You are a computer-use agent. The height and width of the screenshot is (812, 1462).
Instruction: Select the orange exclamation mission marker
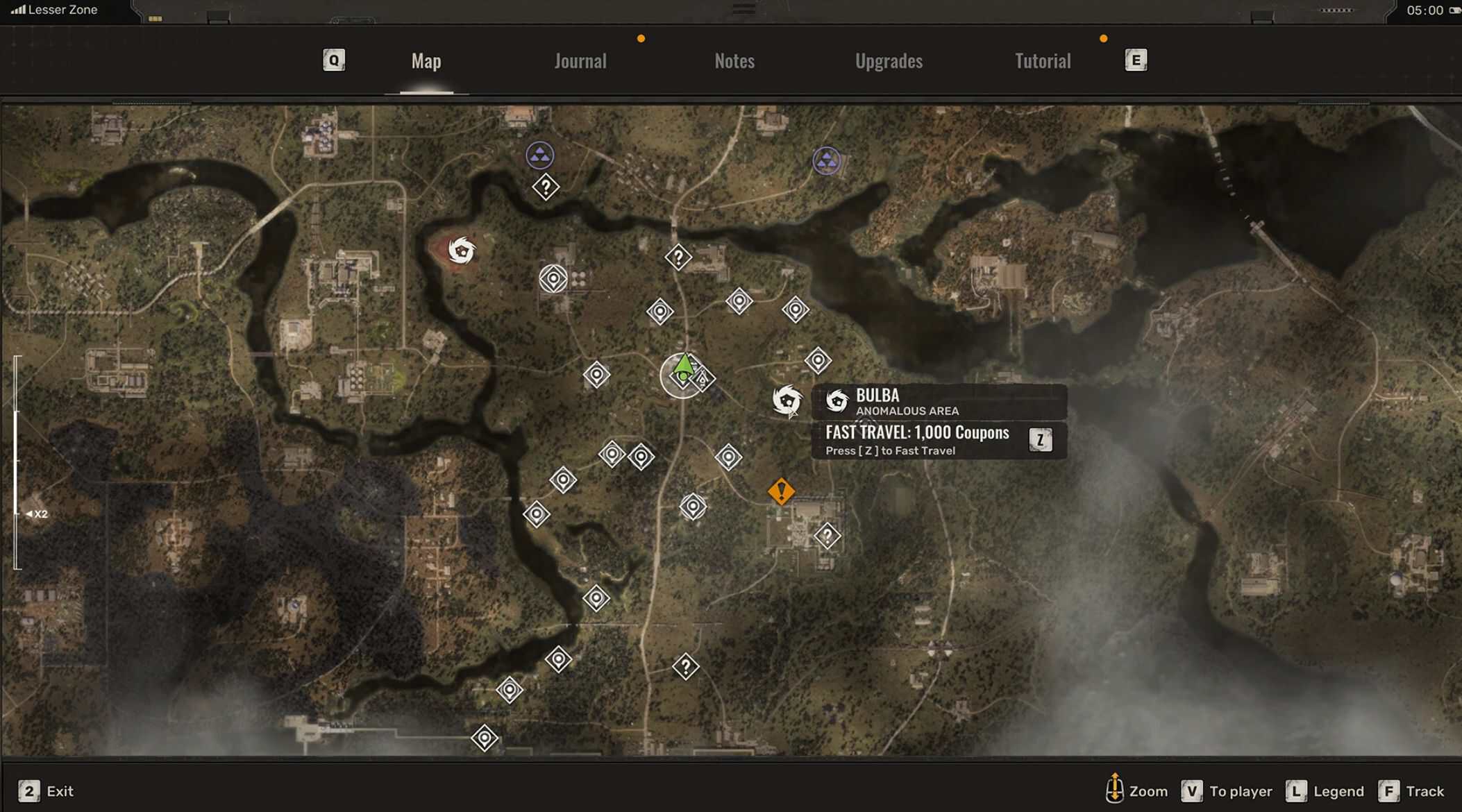[x=781, y=491]
